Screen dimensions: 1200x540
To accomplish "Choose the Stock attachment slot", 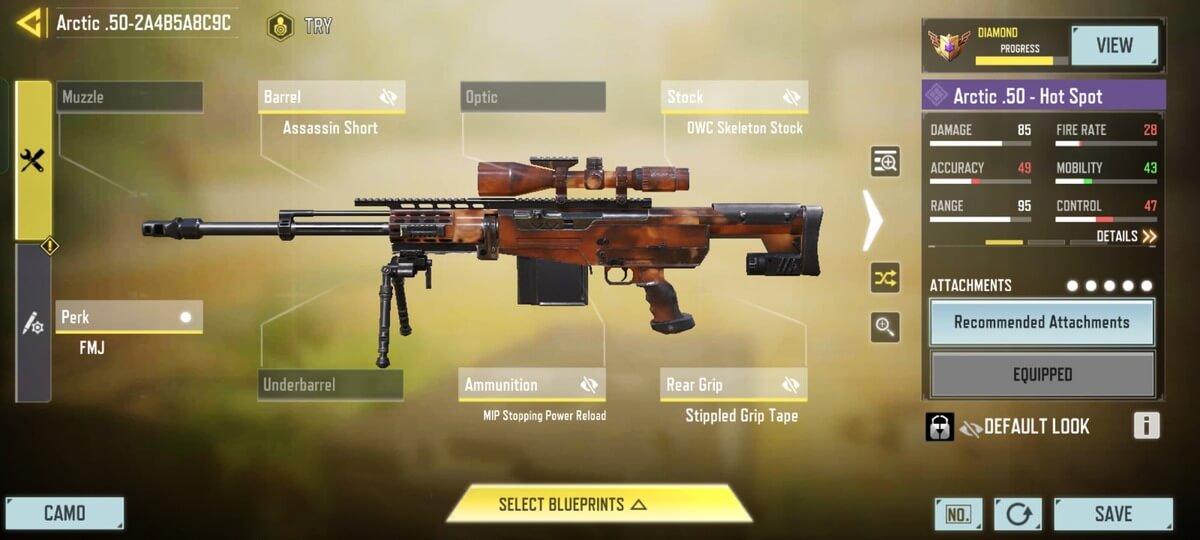I will point(734,97).
